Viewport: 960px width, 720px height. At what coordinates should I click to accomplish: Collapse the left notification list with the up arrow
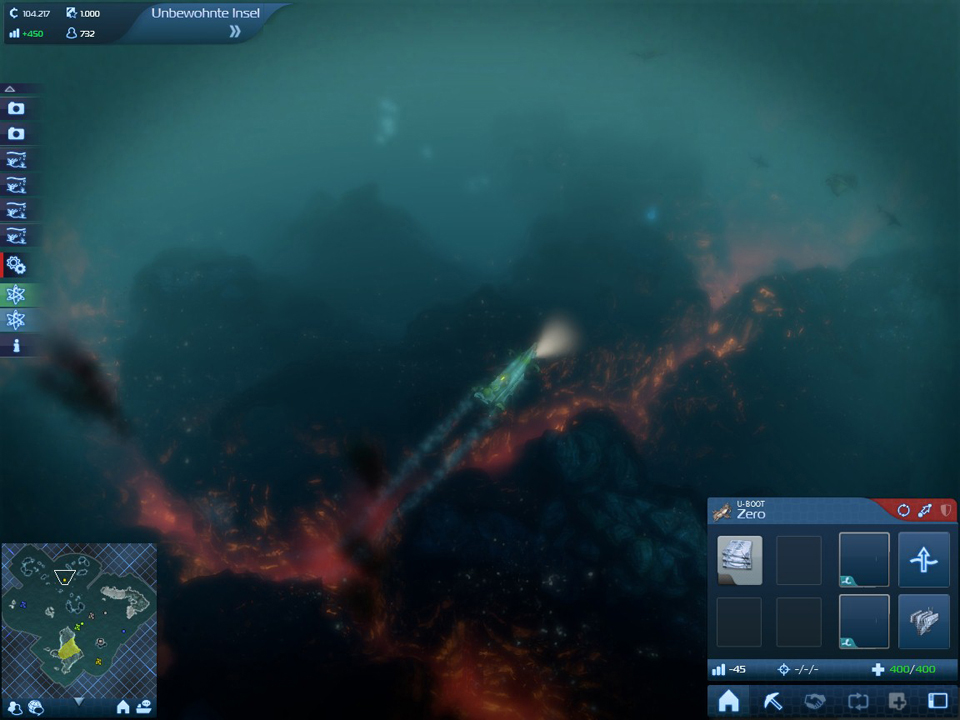[x=10, y=89]
